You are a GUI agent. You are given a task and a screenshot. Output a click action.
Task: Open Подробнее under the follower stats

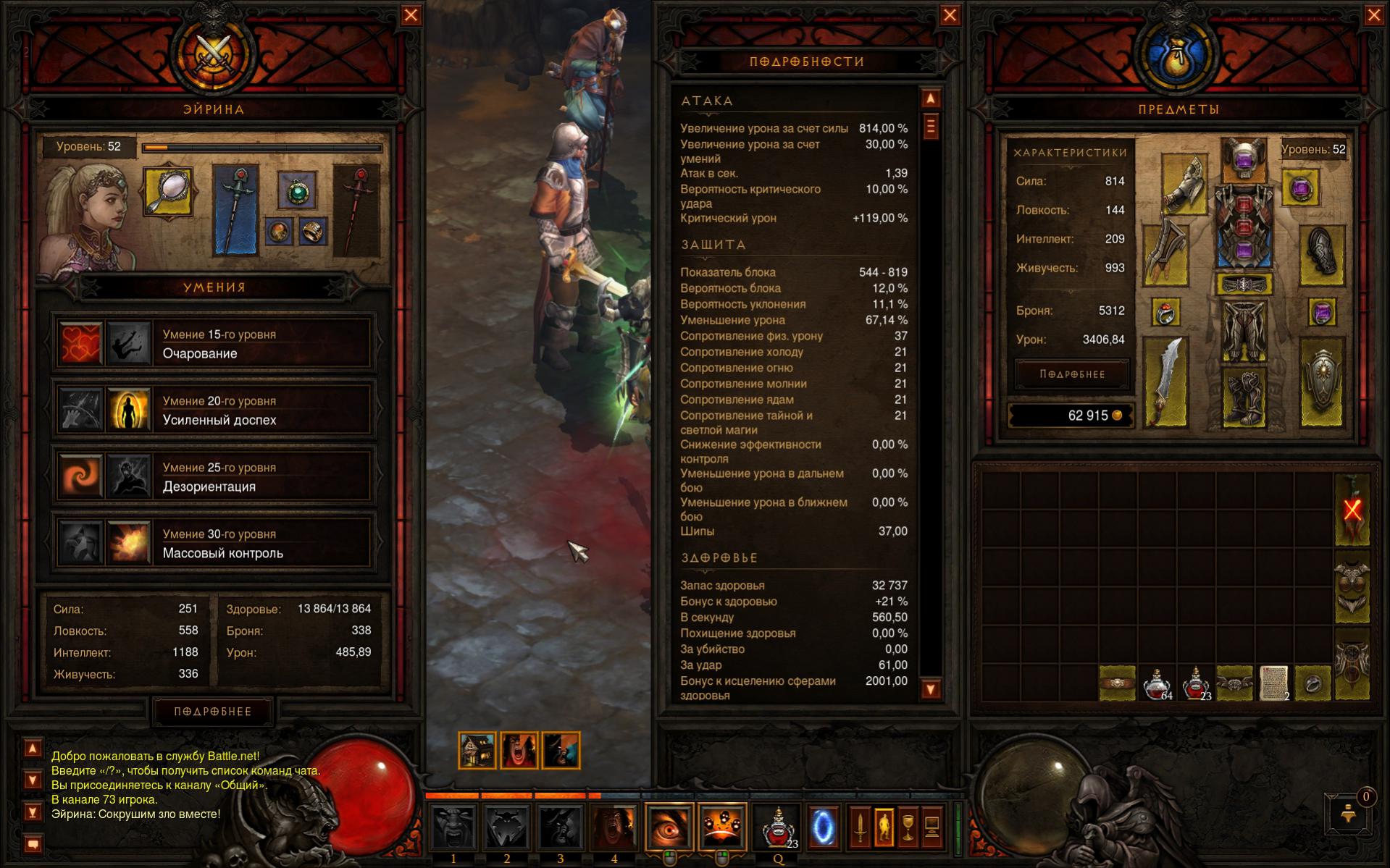tap(213, 712)
